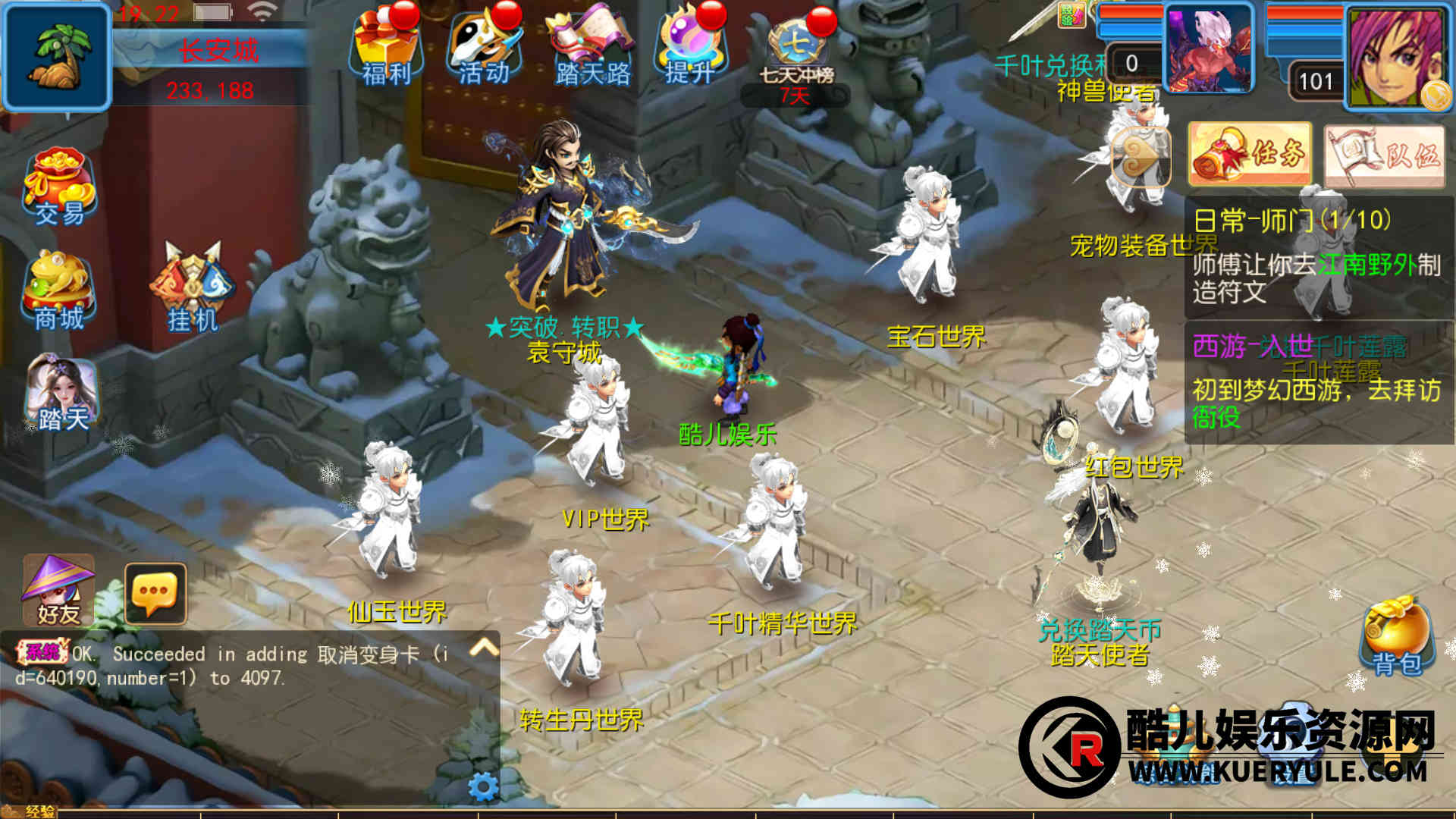Open the 踏天 lady portrait icon
This screenshot has height=819, width=1456.
[x=61, y=394]
